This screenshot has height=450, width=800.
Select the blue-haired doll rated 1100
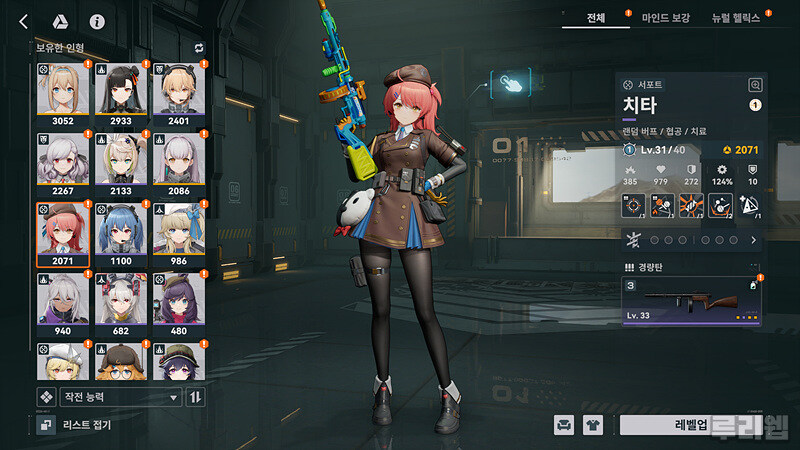point(120,233)
